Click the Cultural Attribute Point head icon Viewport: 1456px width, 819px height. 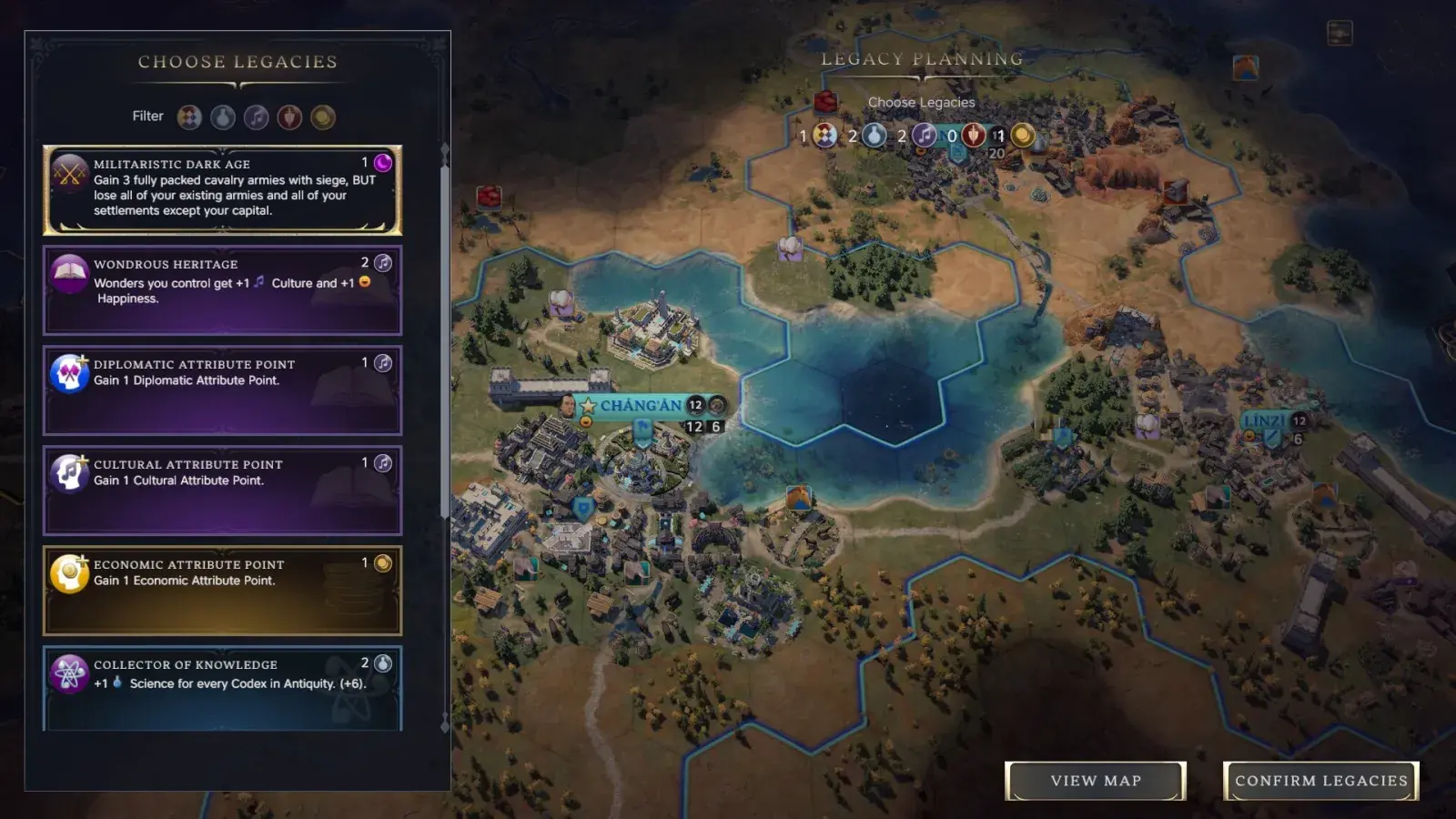point(67,472)
